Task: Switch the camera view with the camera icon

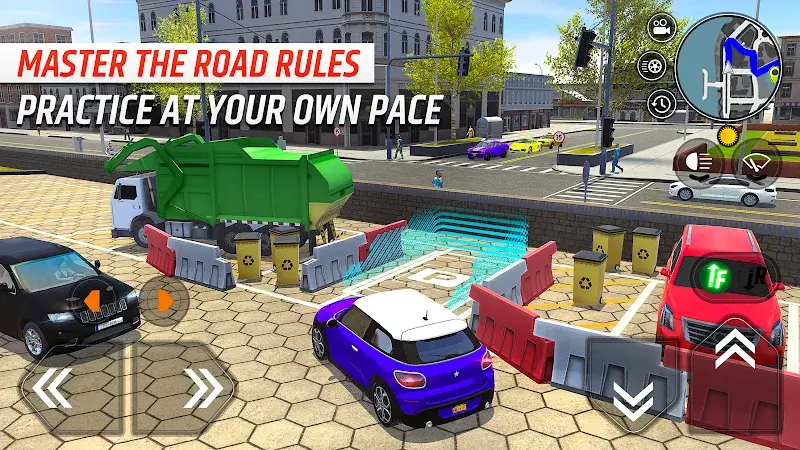Action: tap(659, 28)
